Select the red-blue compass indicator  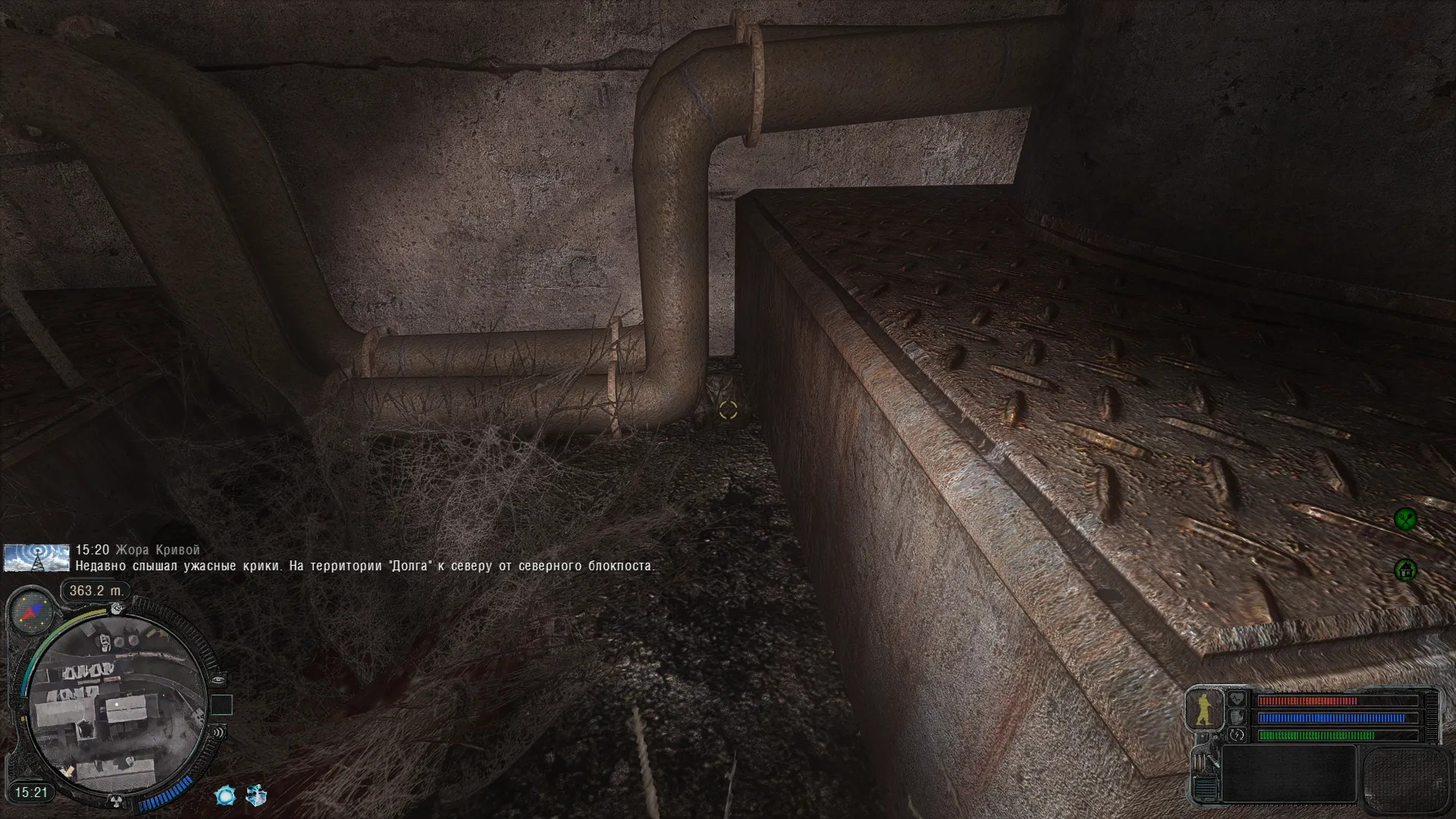point(33,613)
